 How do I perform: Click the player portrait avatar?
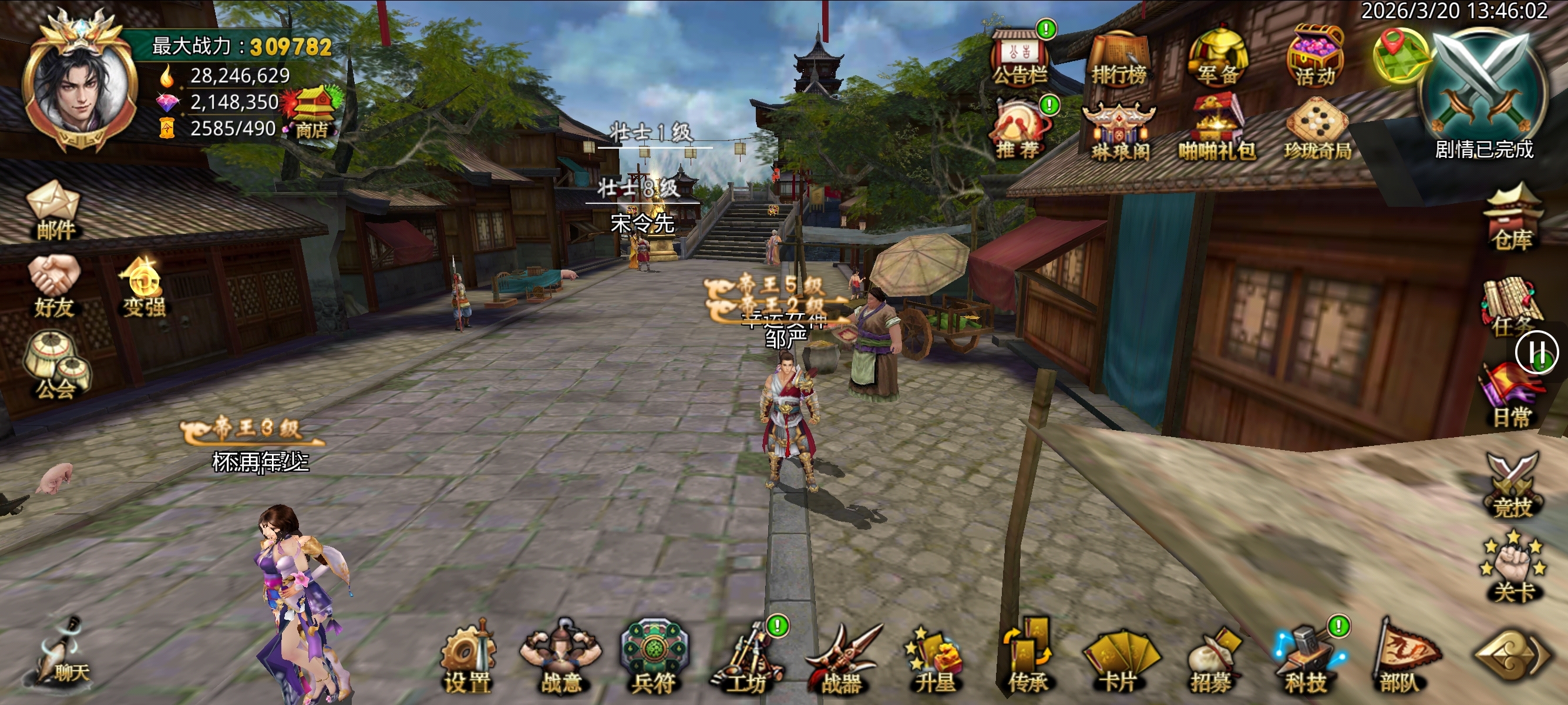tap(78, 85)
